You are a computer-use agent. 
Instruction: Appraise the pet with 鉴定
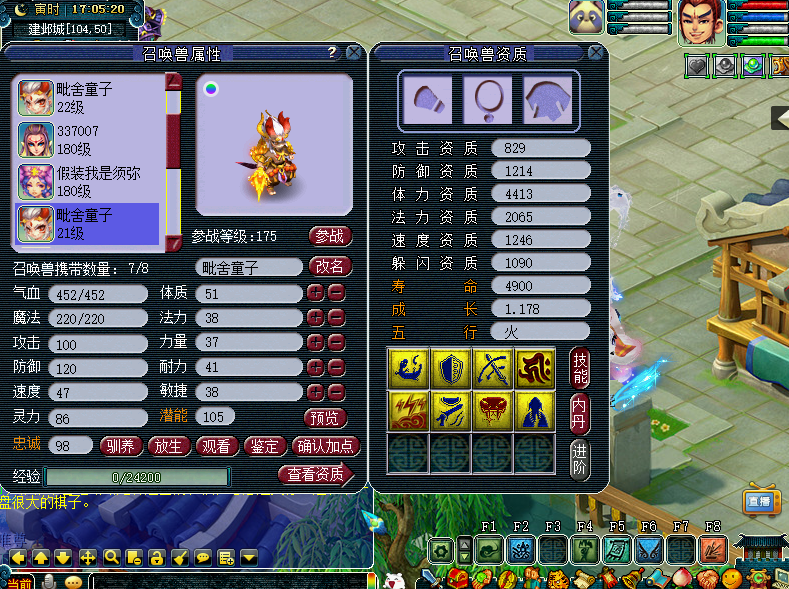click(x=263, y=446)
